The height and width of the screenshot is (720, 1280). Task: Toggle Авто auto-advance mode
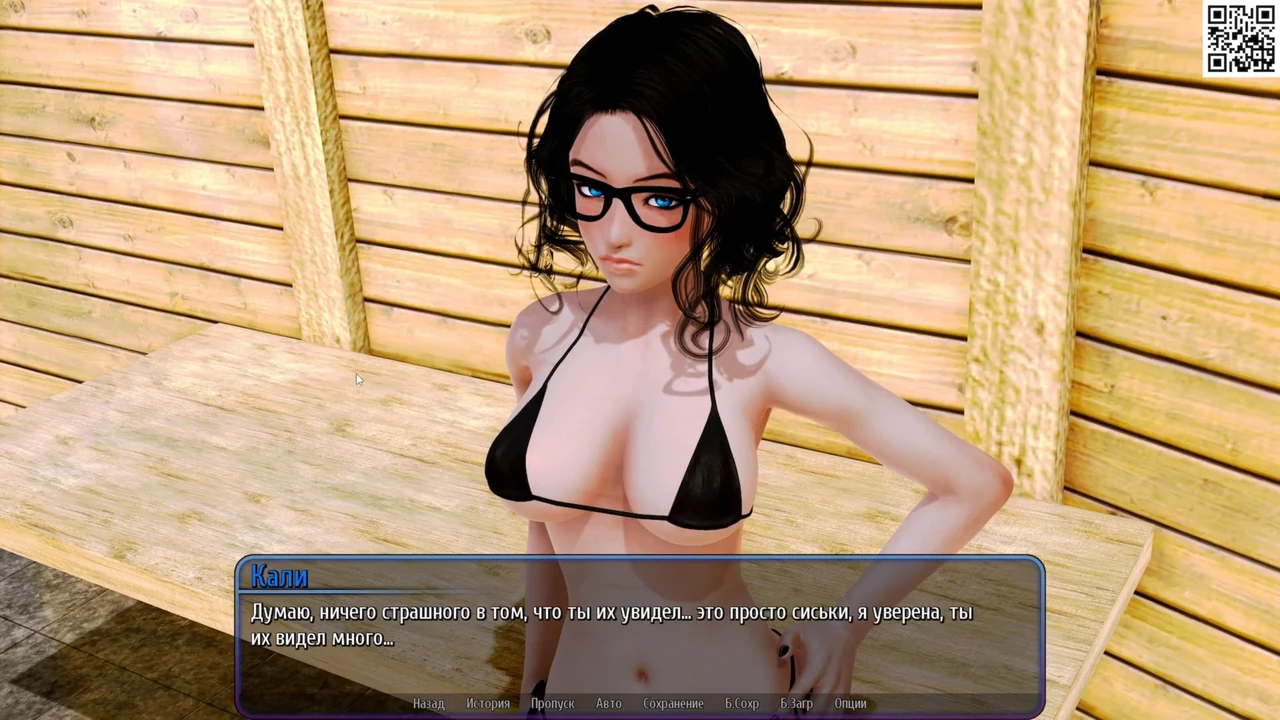click(609, 704)
